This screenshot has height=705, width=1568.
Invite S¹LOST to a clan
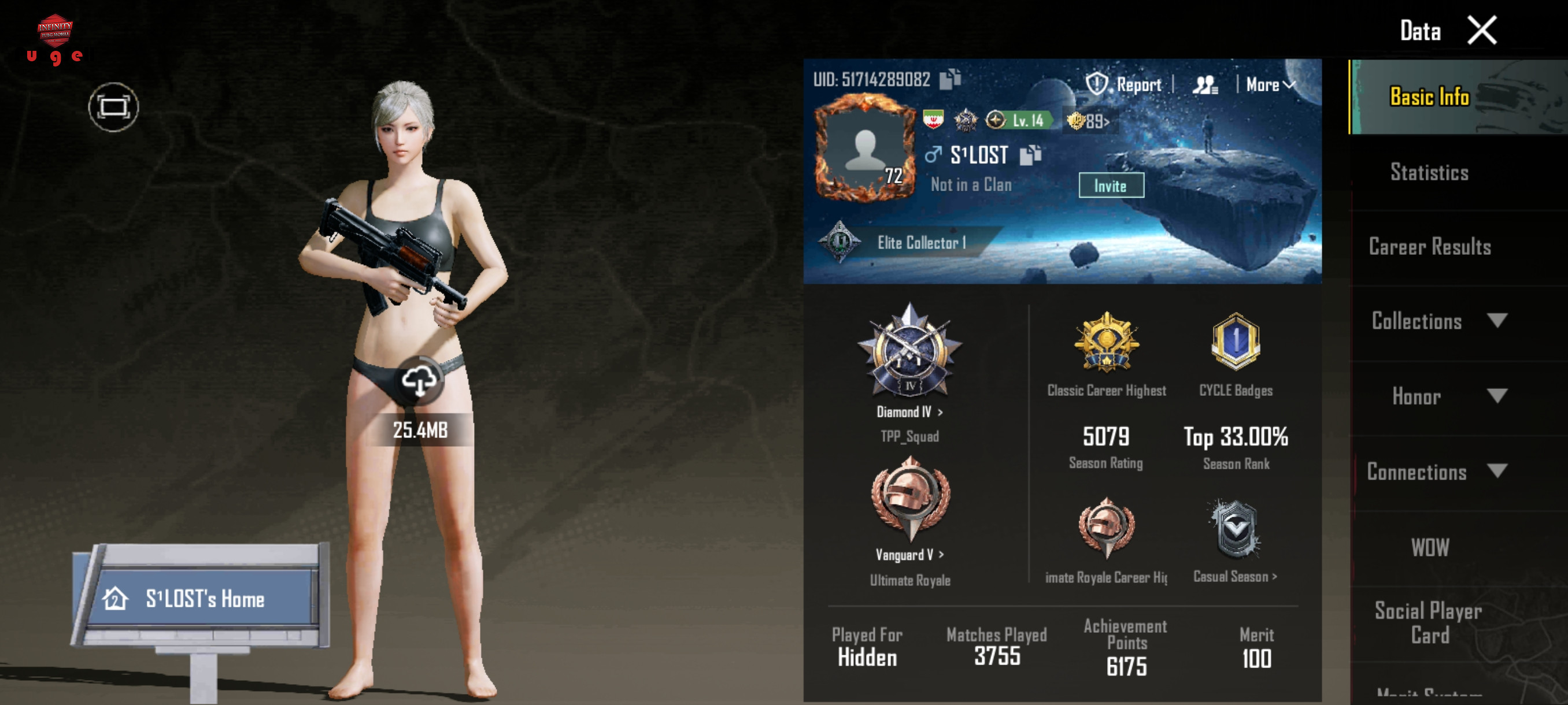click(x=1110, y=185)
